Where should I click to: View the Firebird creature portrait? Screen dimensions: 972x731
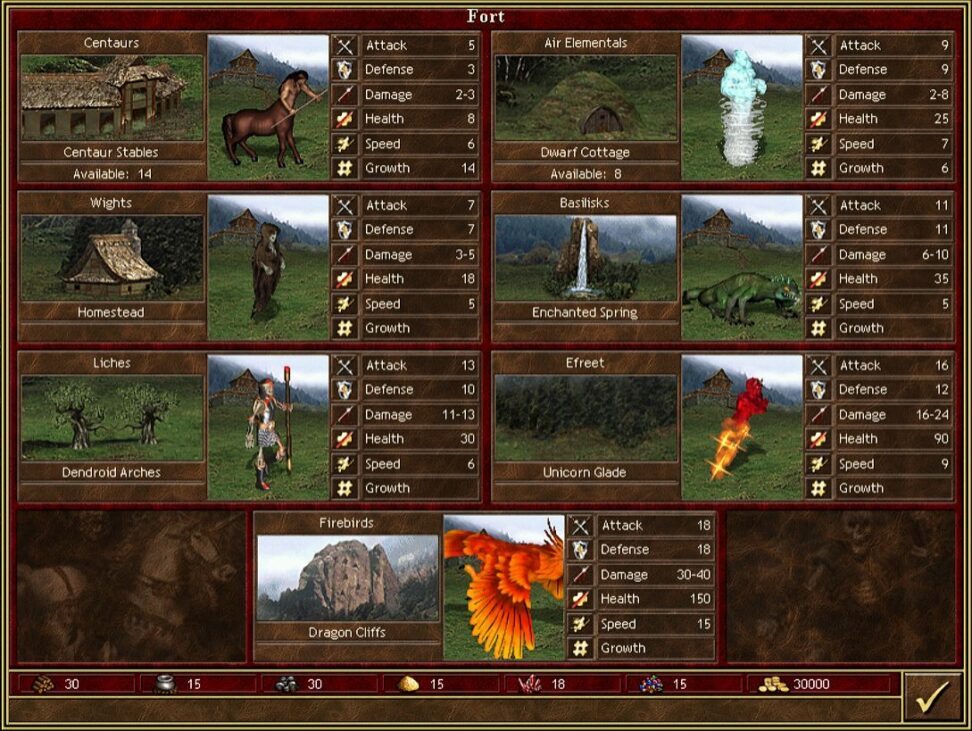point(504,588)
